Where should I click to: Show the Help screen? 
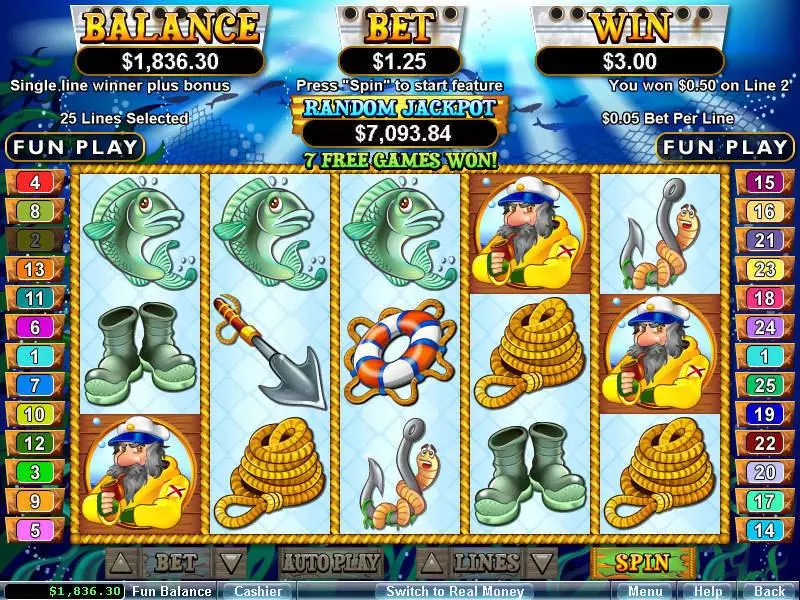point(708,591)
